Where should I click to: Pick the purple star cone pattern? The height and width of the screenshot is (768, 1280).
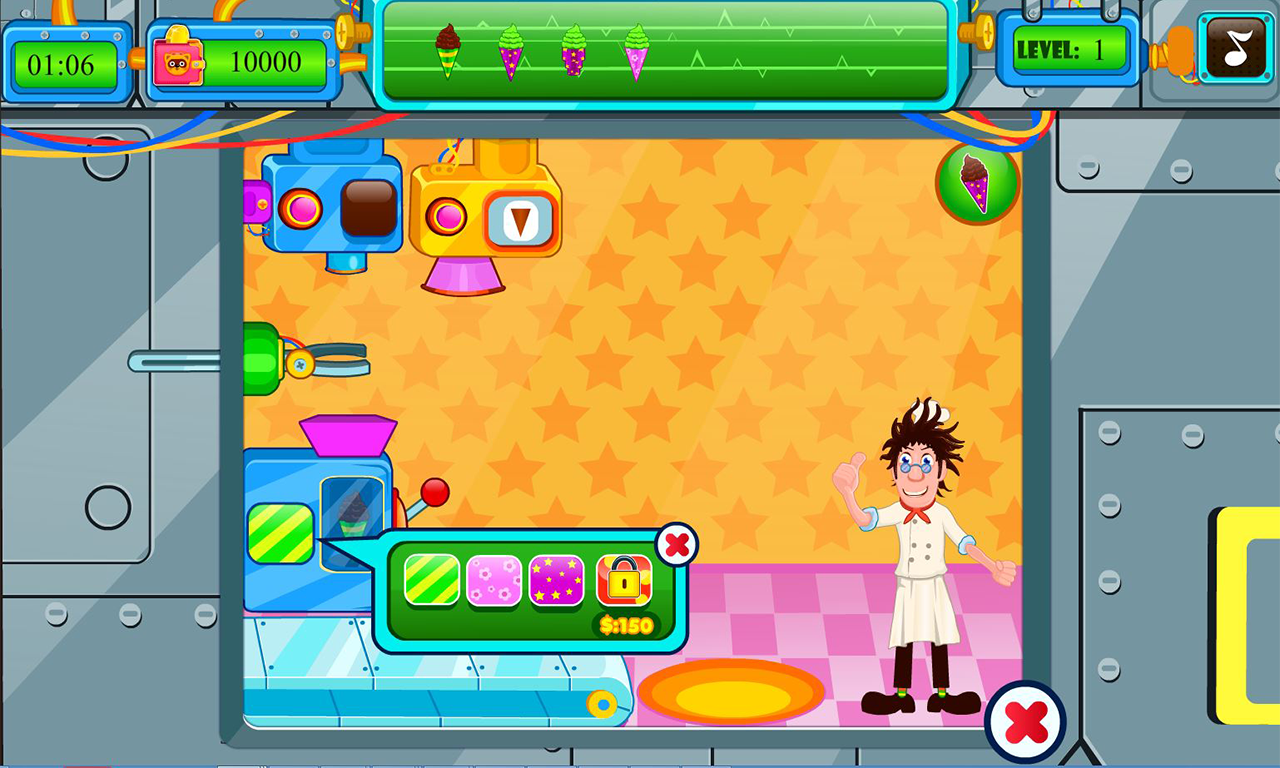pos(556,580)
